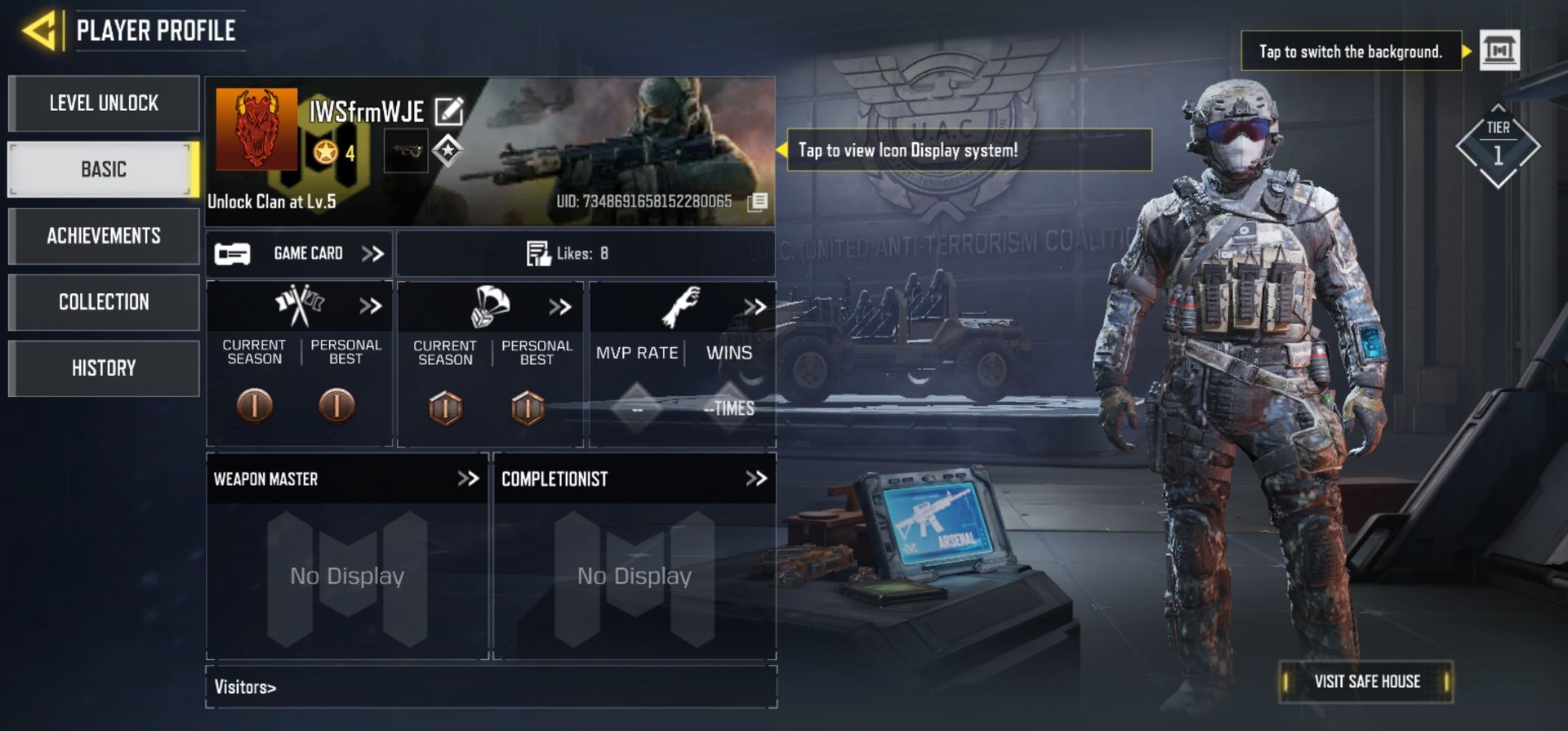
Task: Expand the multiplayer ranked stats panel
Action: 370,306
